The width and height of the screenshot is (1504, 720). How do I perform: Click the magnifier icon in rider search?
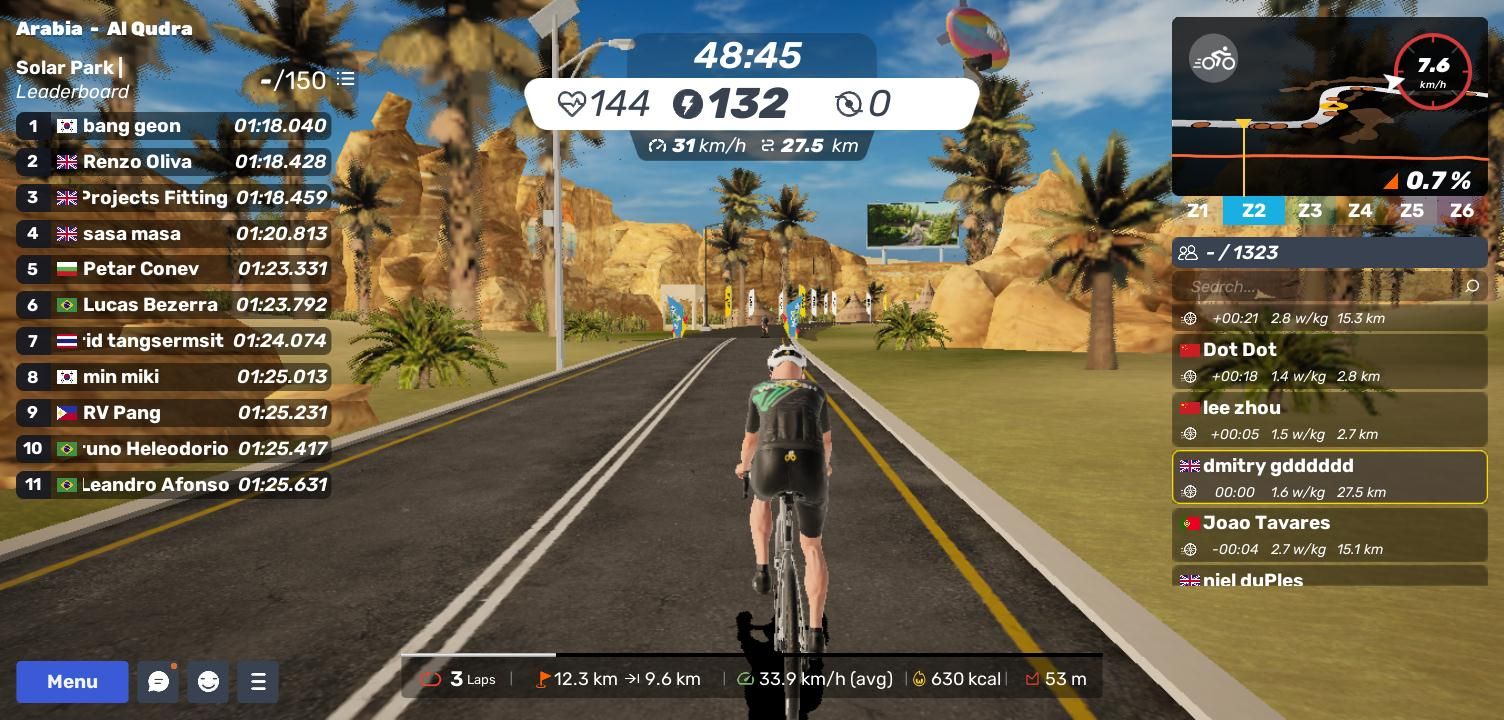(x=1471, y=287)
